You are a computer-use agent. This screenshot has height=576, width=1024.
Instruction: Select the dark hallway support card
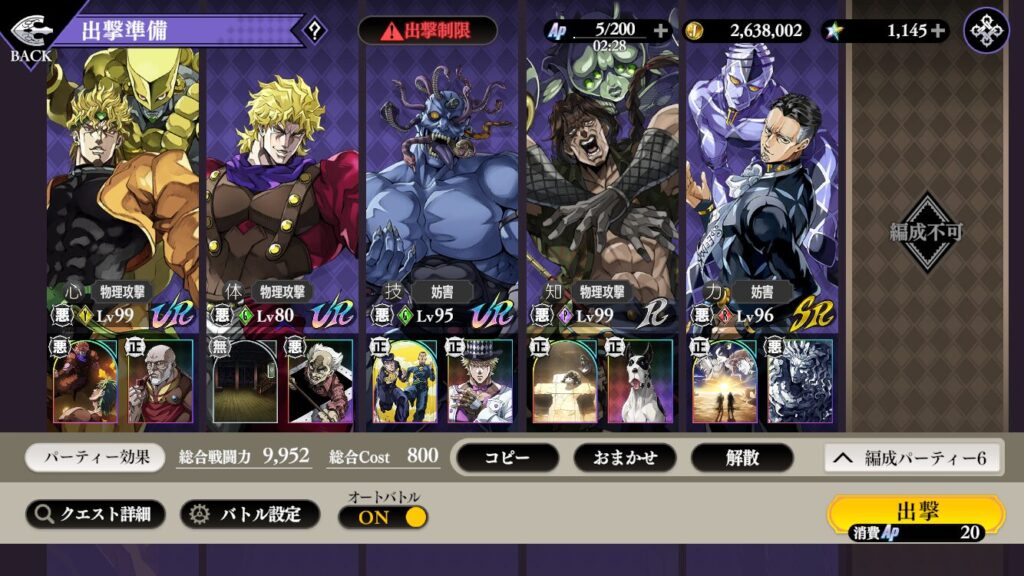245,381
